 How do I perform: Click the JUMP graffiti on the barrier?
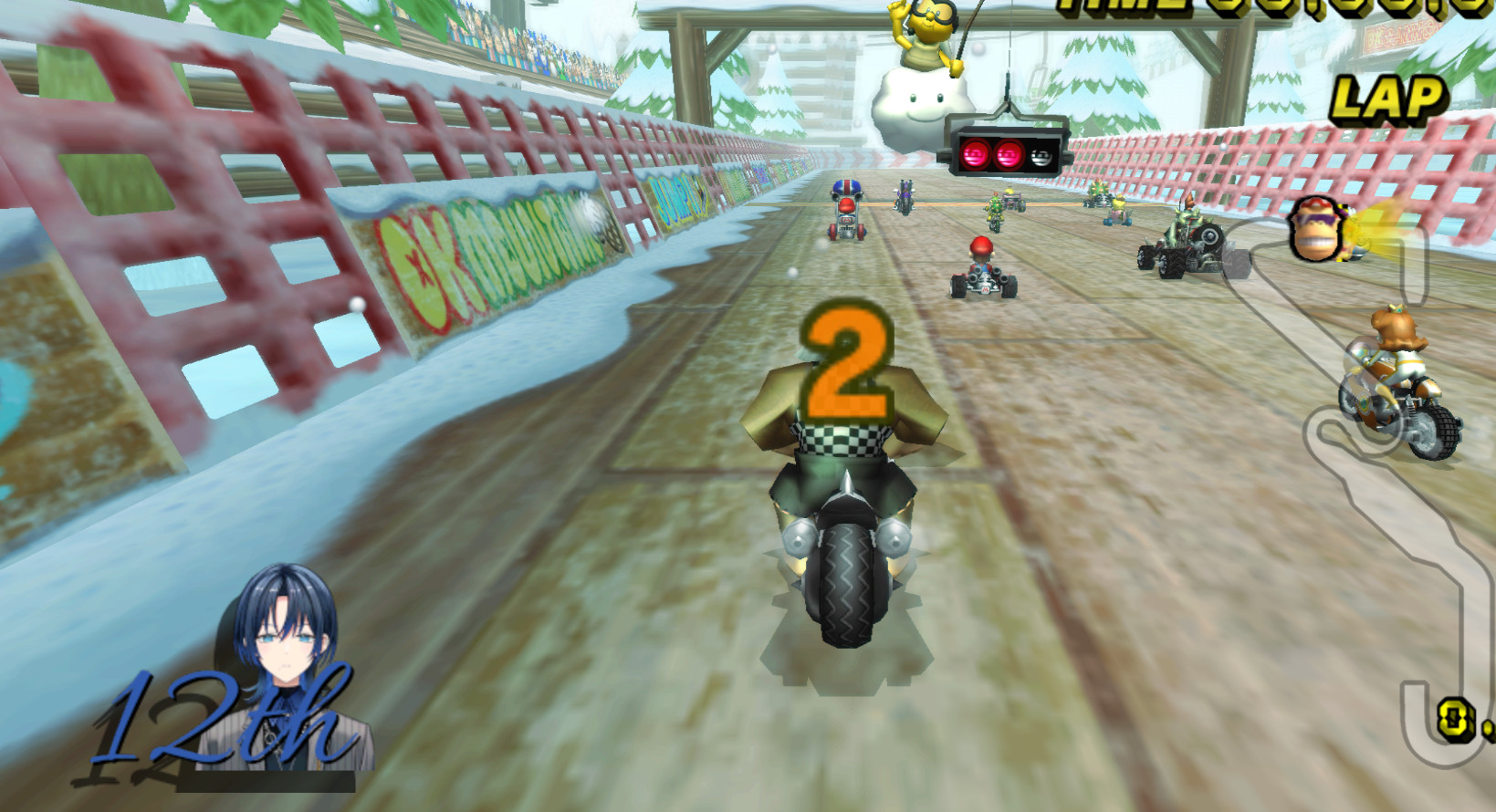pos(677,196)
